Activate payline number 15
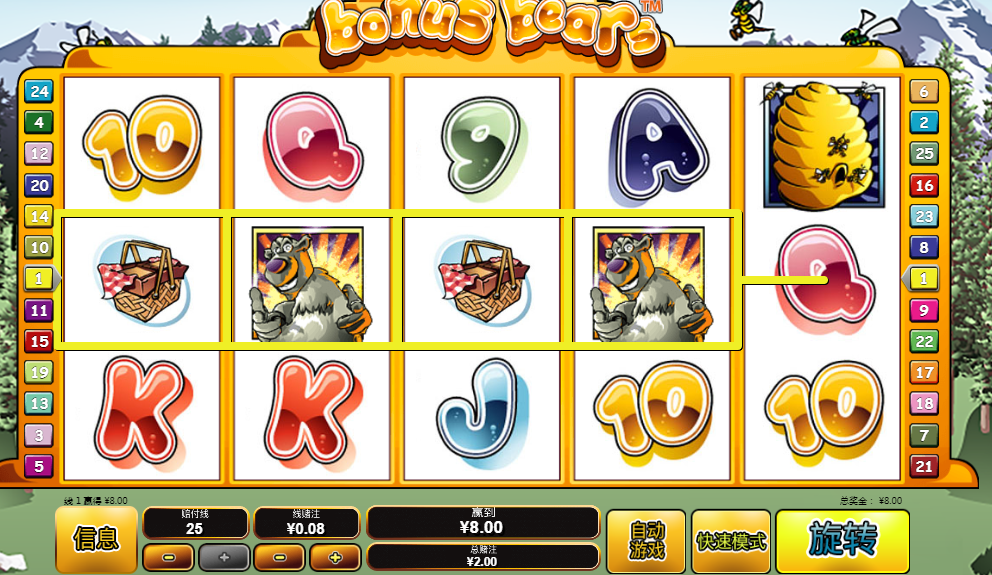Screen dimensions: 992x575 coord(38,341)
